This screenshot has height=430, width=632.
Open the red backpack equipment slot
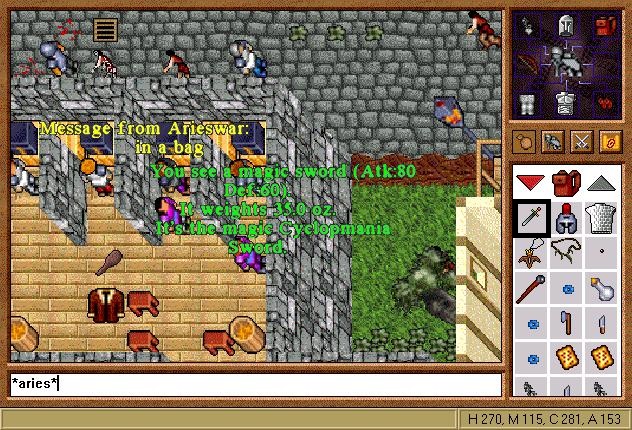[x=606, y=27]
